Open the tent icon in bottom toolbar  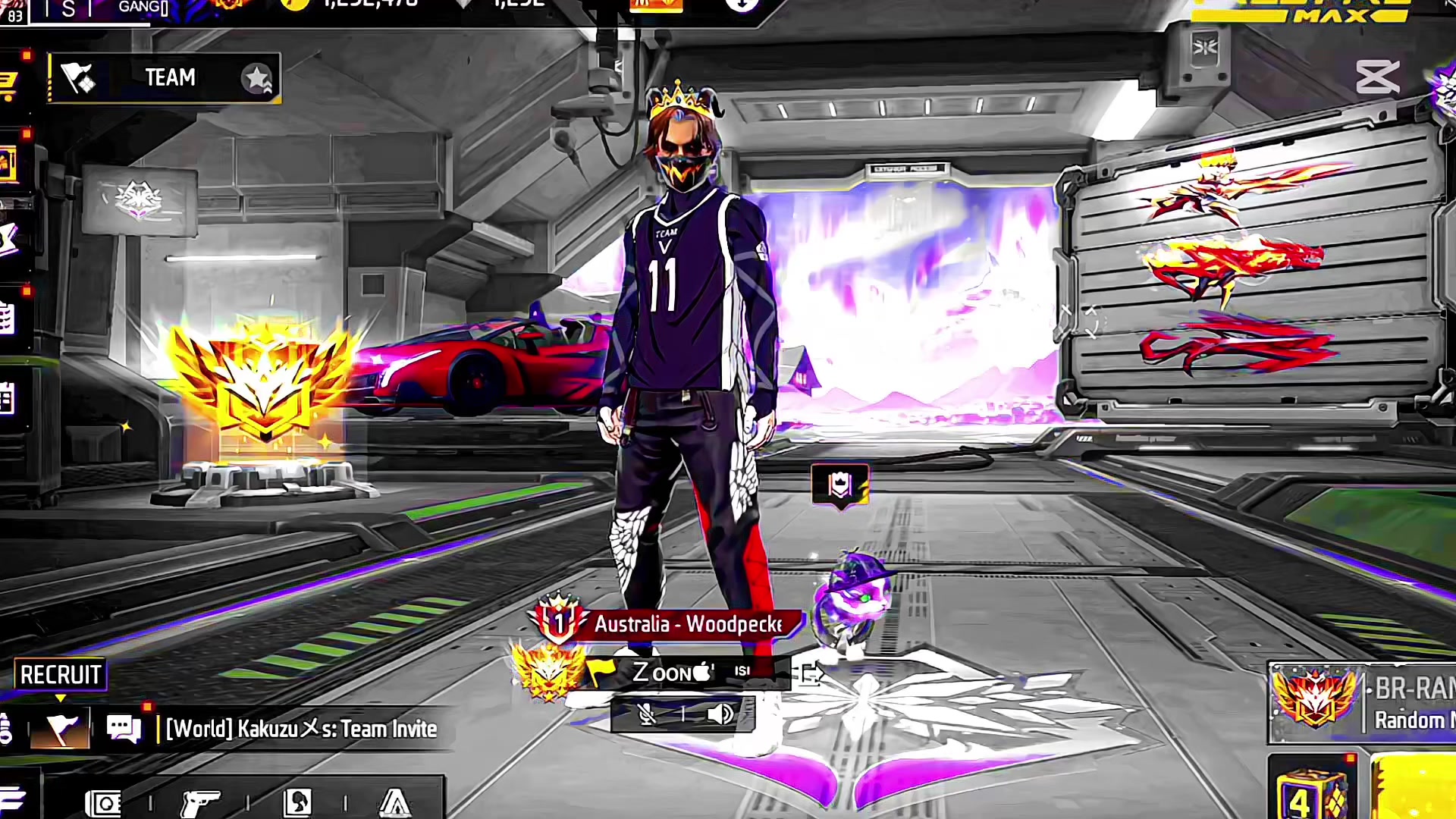click(x=394, y=802)
